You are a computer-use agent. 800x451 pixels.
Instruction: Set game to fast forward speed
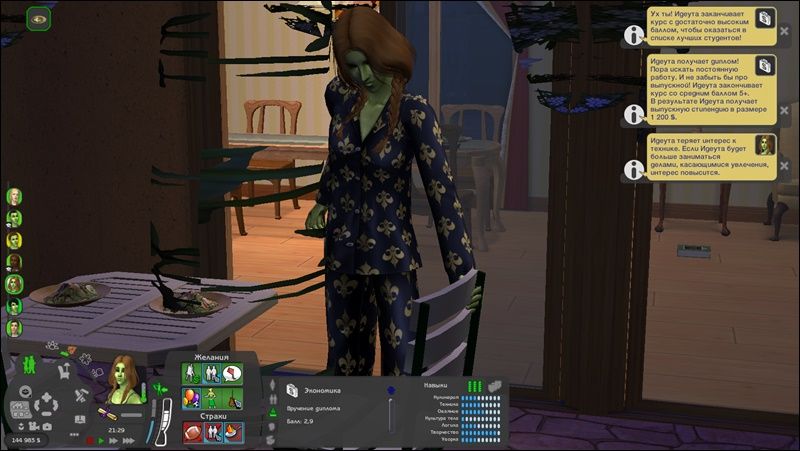[113, 440]
